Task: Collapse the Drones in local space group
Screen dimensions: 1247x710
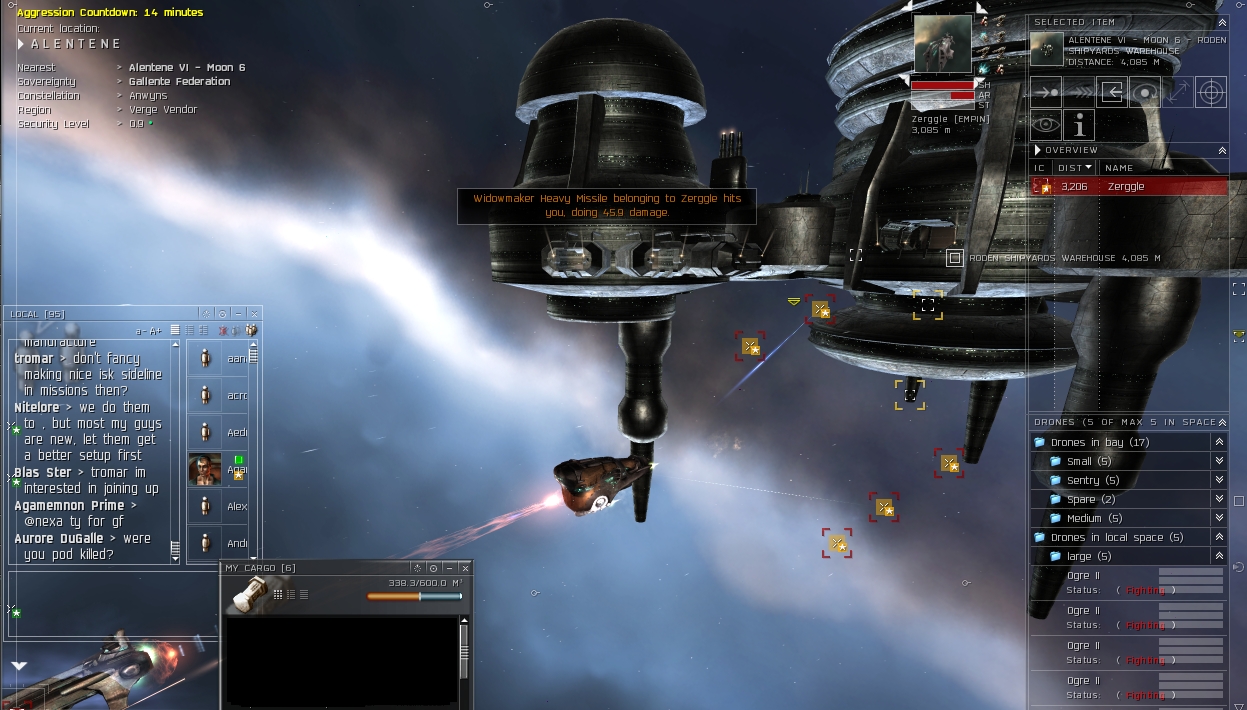Action: tap(1219, 537)
